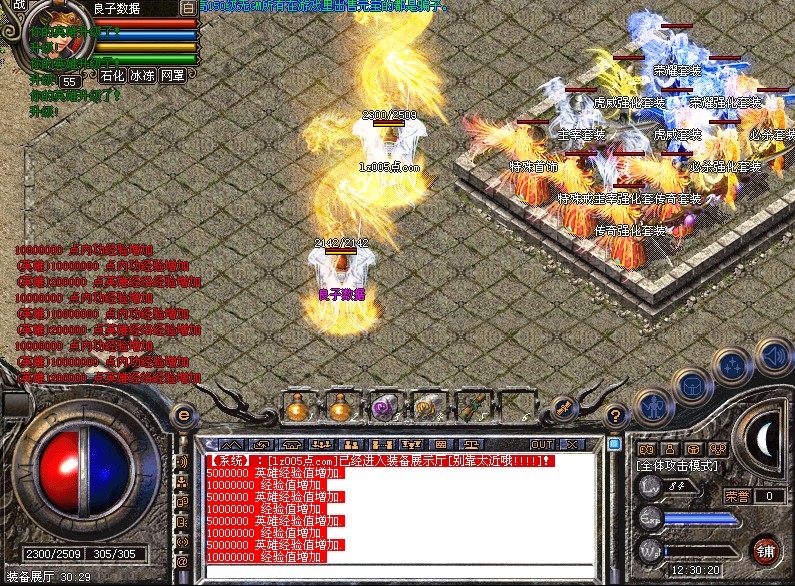Select the 石化 status button
795x586 pixels.
point(112,75)
